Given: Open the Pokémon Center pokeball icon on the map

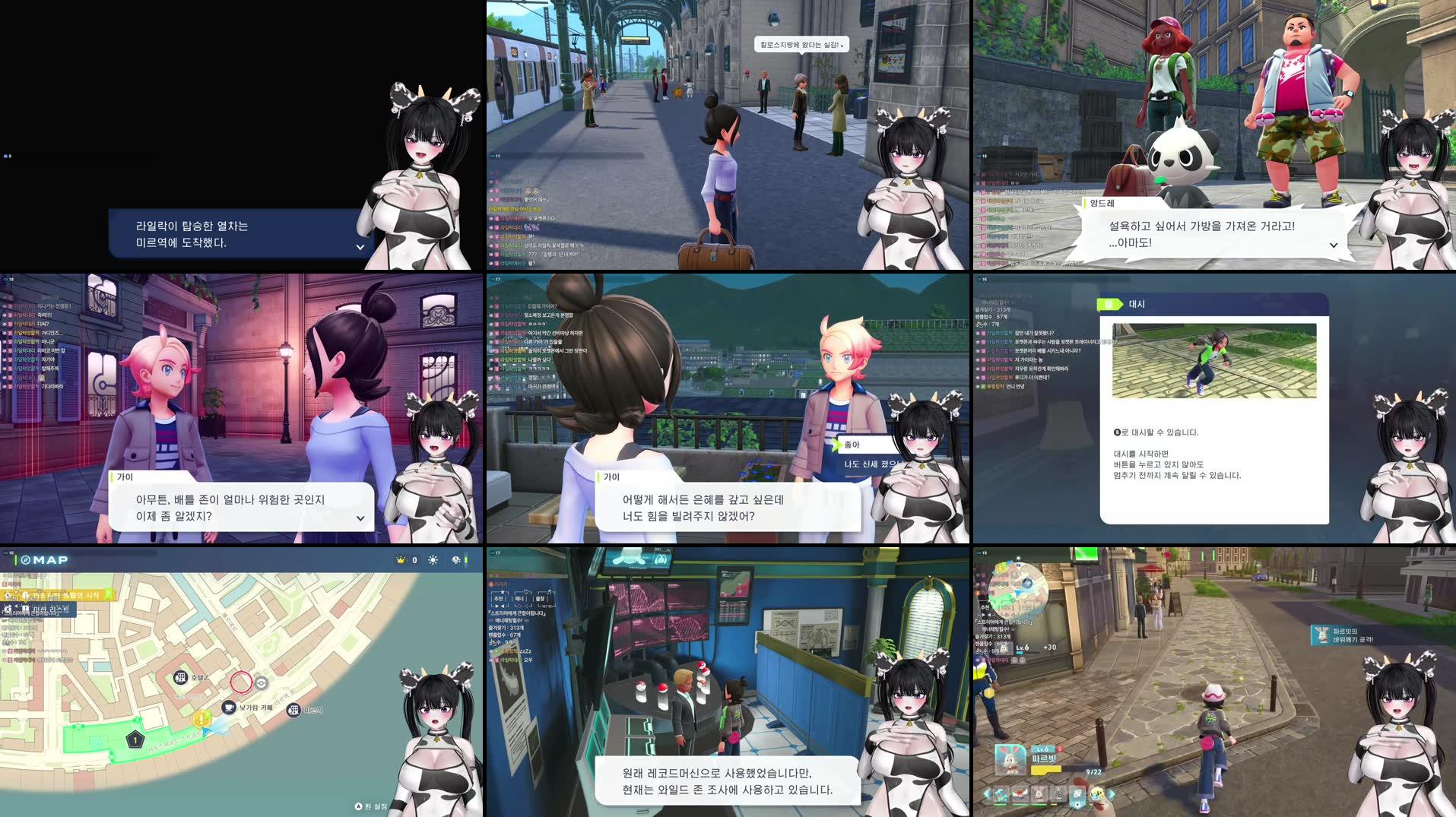Looking at the screenshot, I should pyautogui.click(x=262, y=685).
